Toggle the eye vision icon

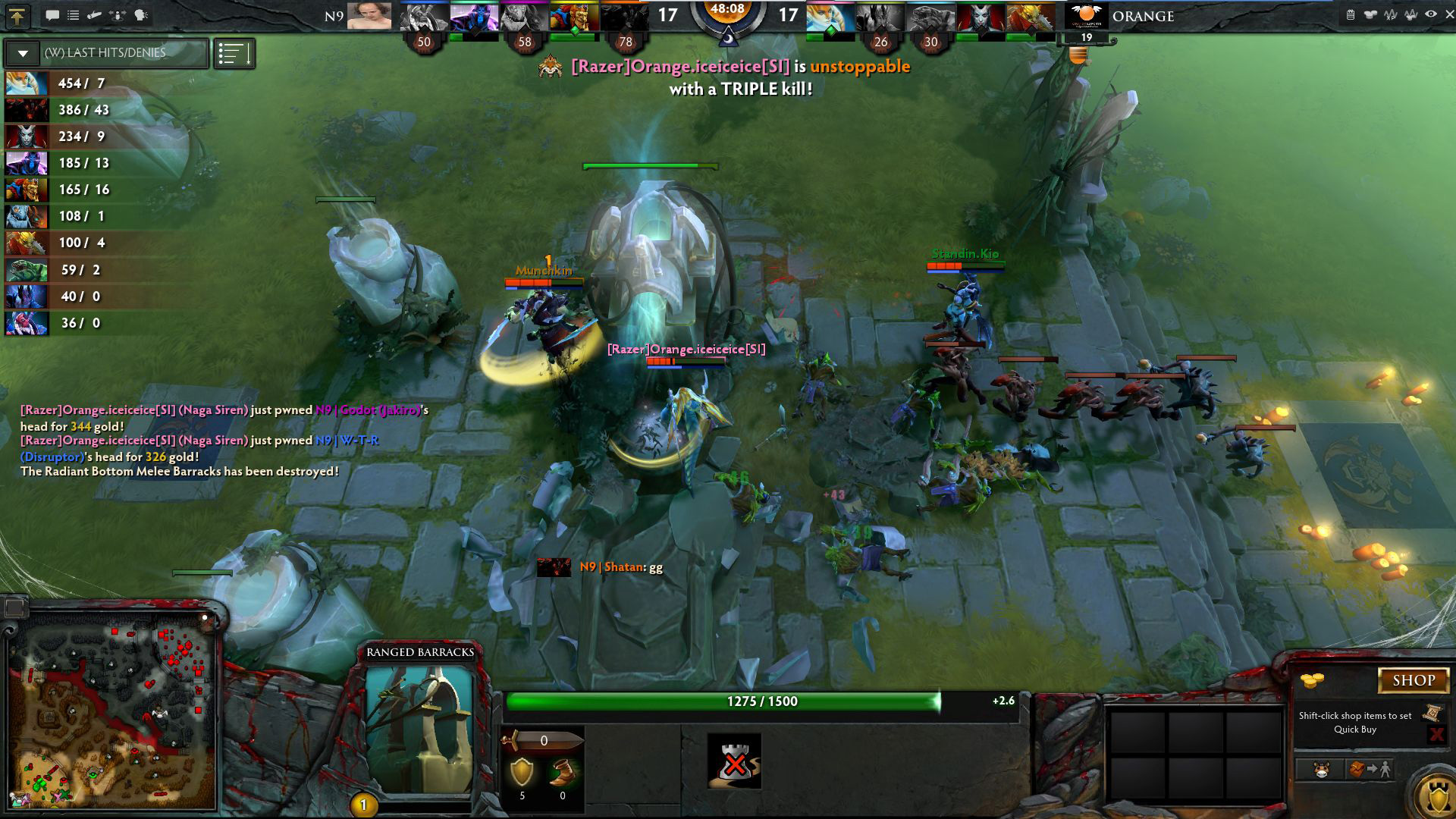[1430, 14]
